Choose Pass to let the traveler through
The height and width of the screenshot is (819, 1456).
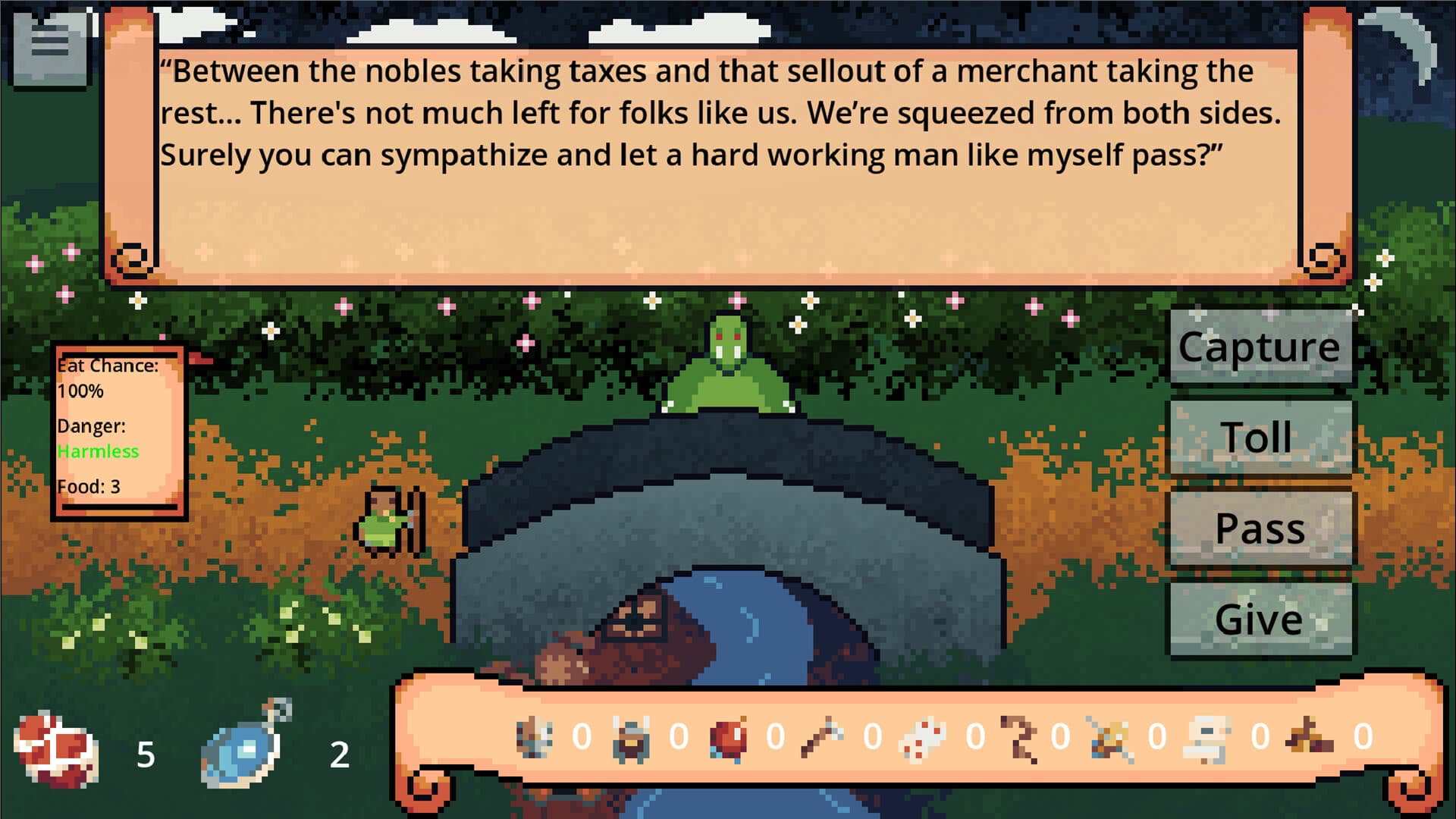click(1260, 528)
